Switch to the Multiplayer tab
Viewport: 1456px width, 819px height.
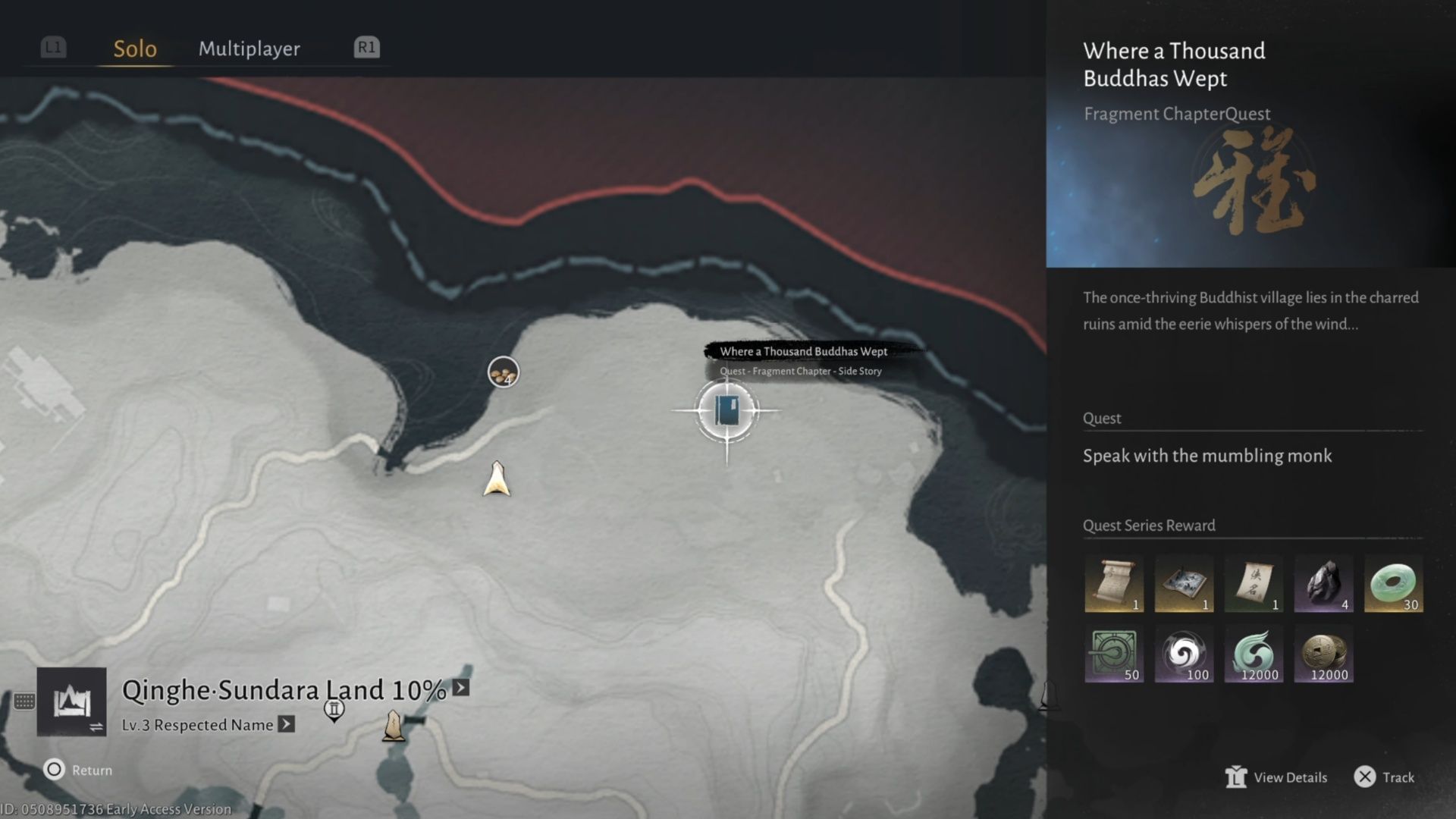(249, 49)
